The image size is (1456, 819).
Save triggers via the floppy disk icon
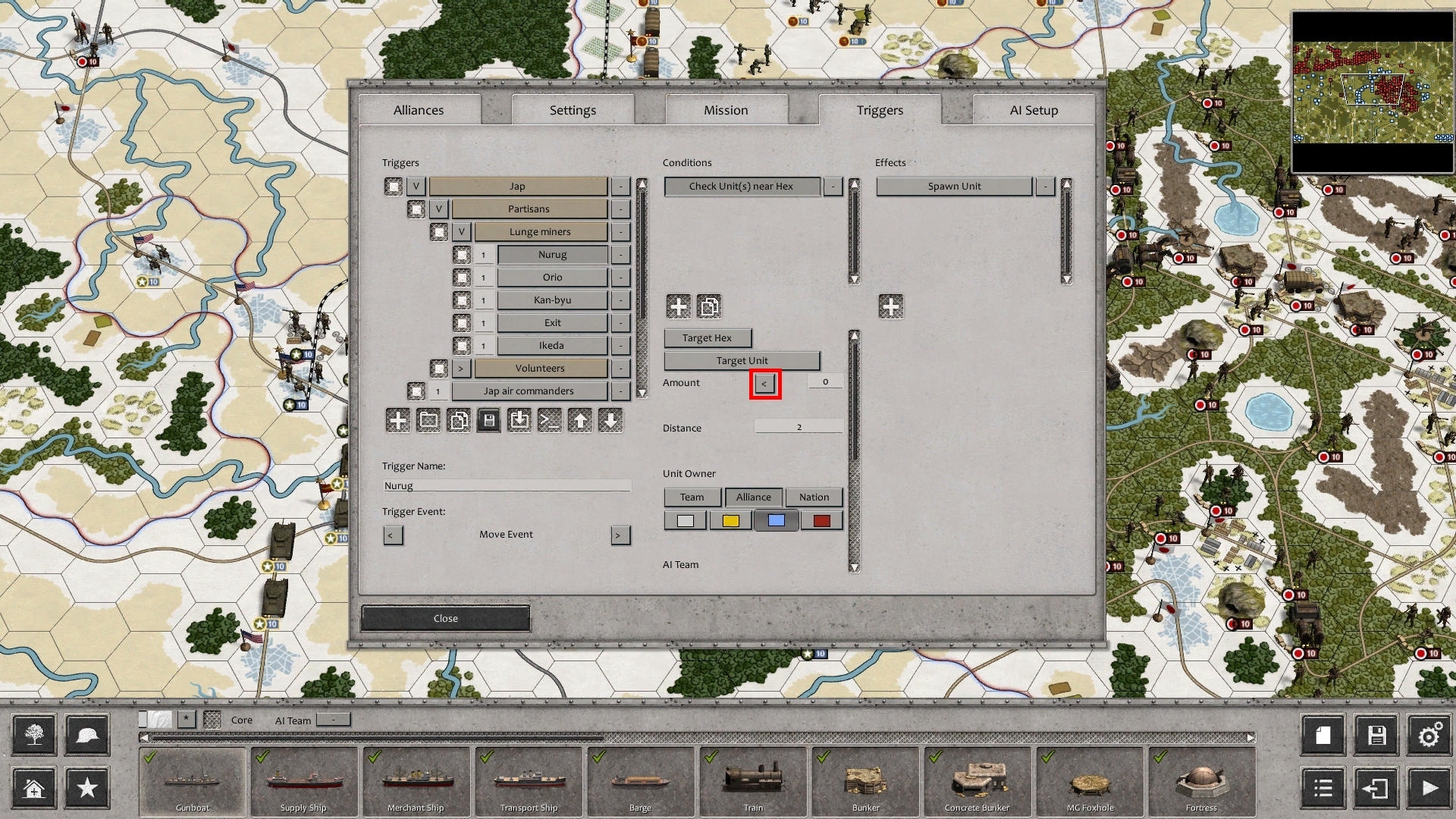tap(489, 420)
